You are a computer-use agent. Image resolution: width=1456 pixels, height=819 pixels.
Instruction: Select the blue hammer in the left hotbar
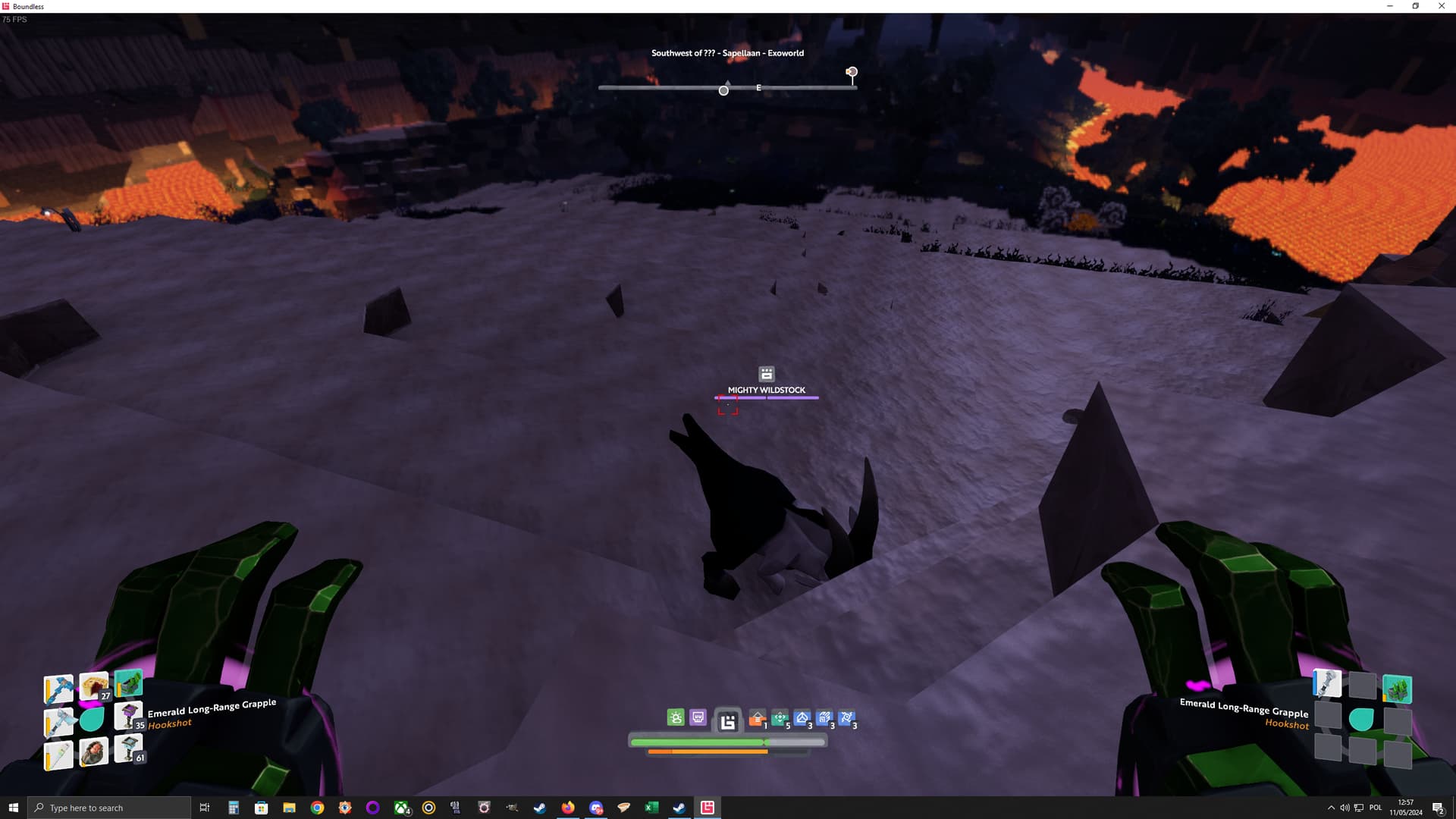[58, 689]
